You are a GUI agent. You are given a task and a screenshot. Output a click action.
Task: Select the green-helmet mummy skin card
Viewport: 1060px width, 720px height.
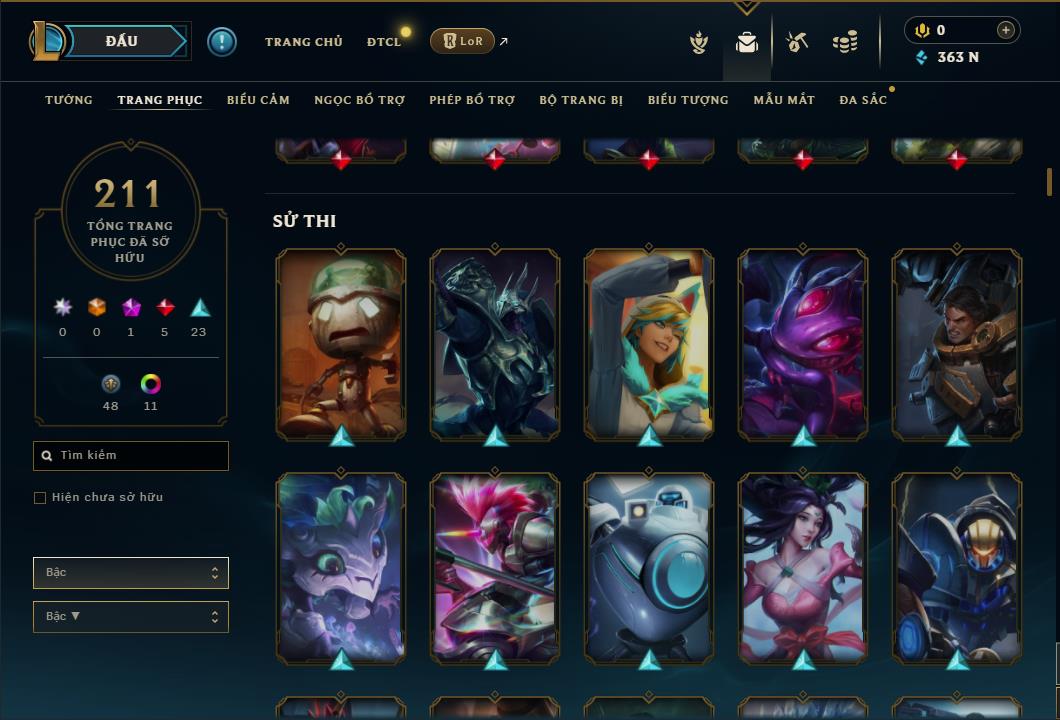pyautogui.click(x=341, y=344)
